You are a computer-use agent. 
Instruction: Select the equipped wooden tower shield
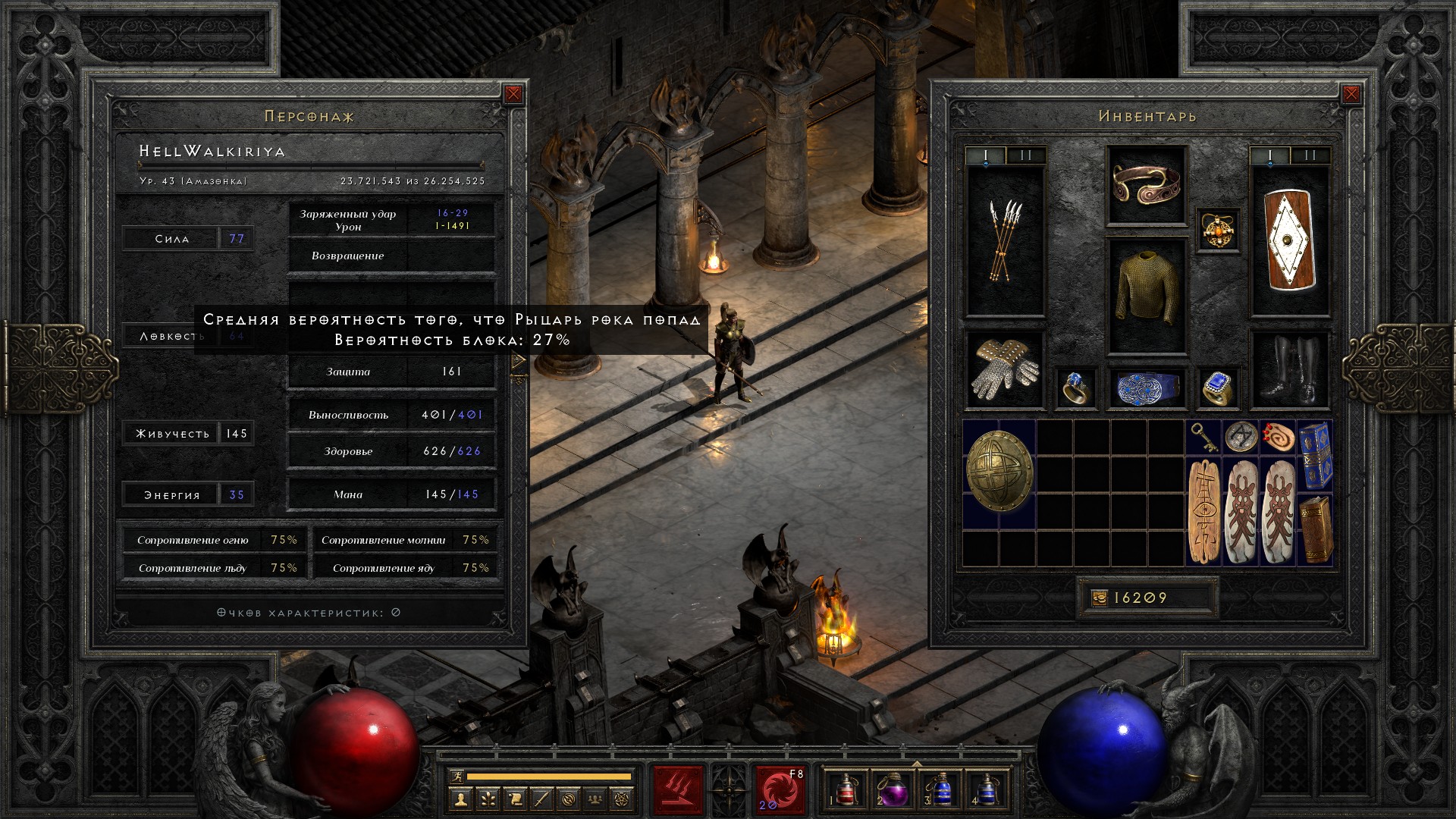tap(1289, 241)
